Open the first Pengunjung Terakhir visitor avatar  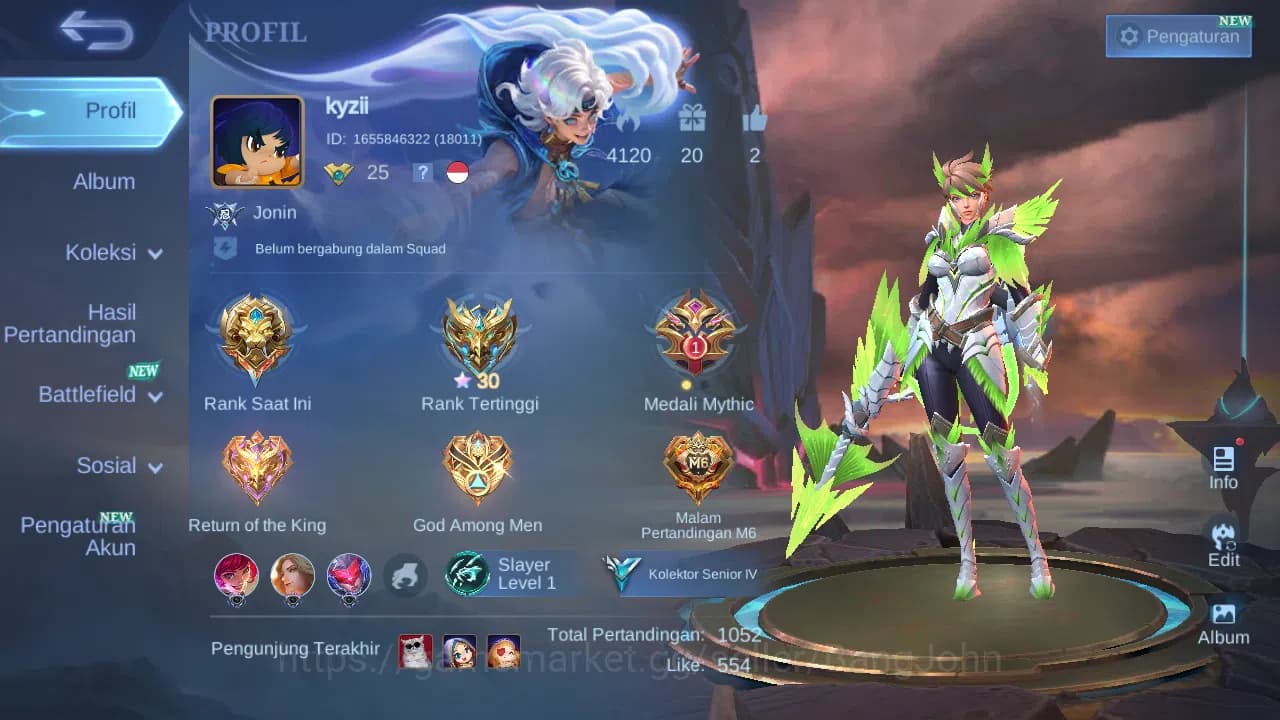click(x=416, y=650)
